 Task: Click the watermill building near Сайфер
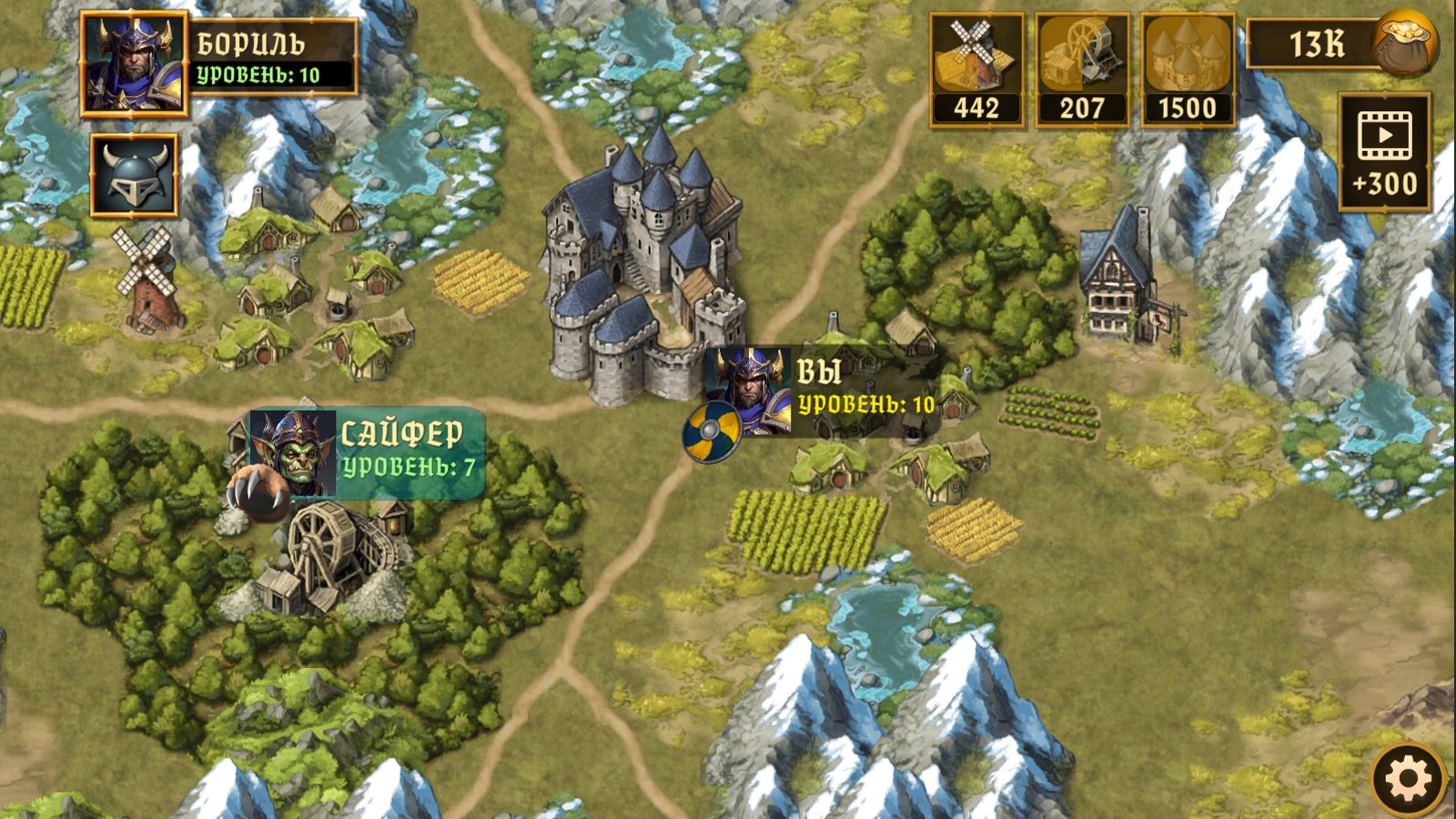click(x=337, y=546)
